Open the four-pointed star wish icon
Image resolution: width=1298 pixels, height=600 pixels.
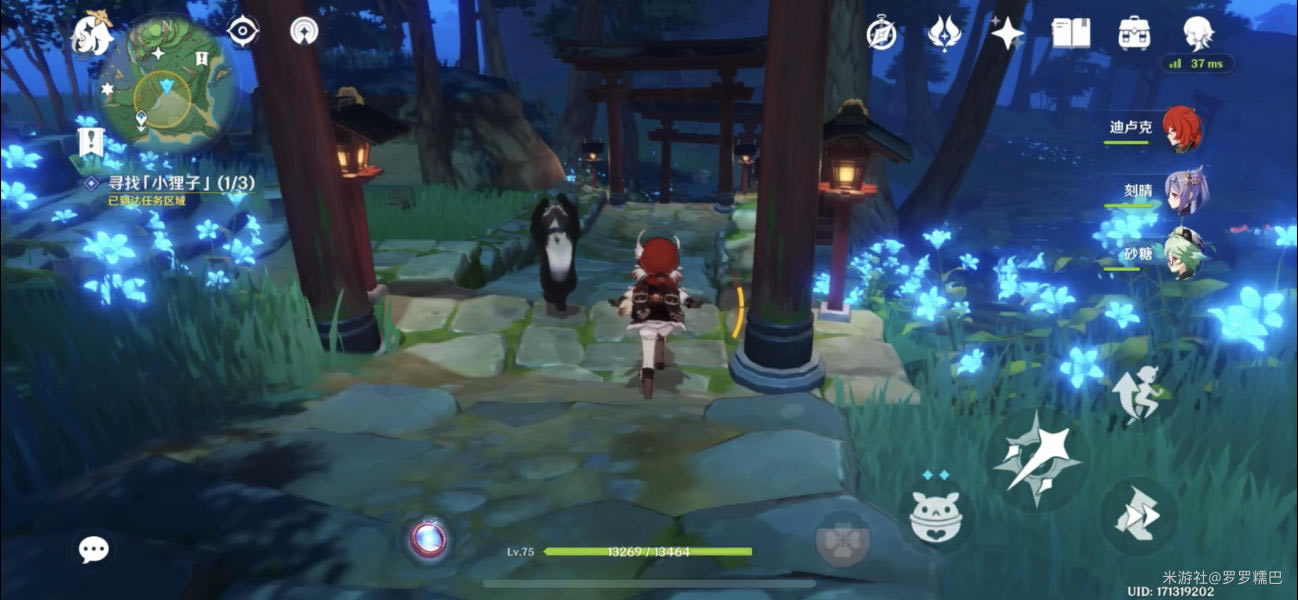pos(1007,34)
